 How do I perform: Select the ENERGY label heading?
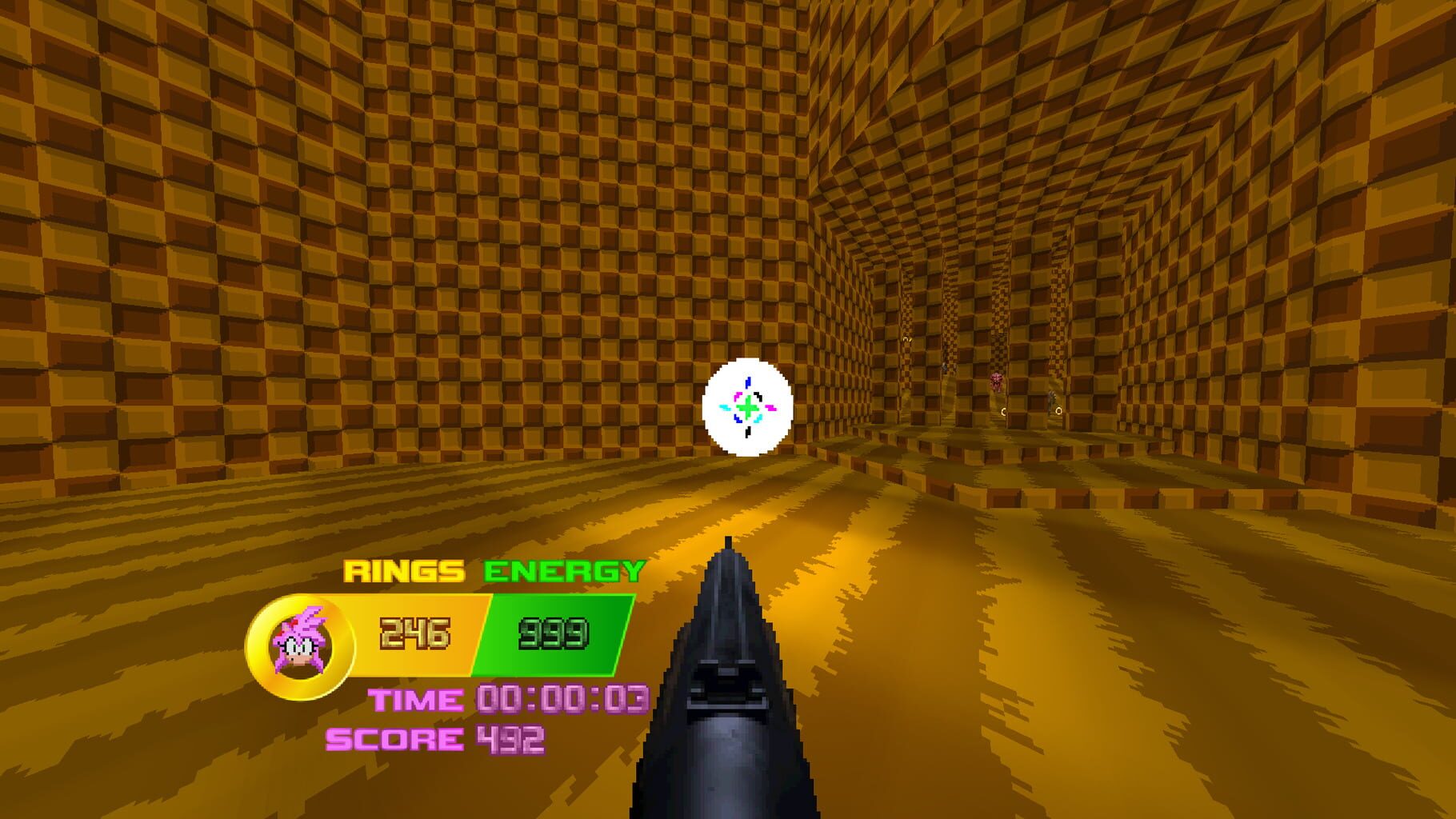coord(562,571)
